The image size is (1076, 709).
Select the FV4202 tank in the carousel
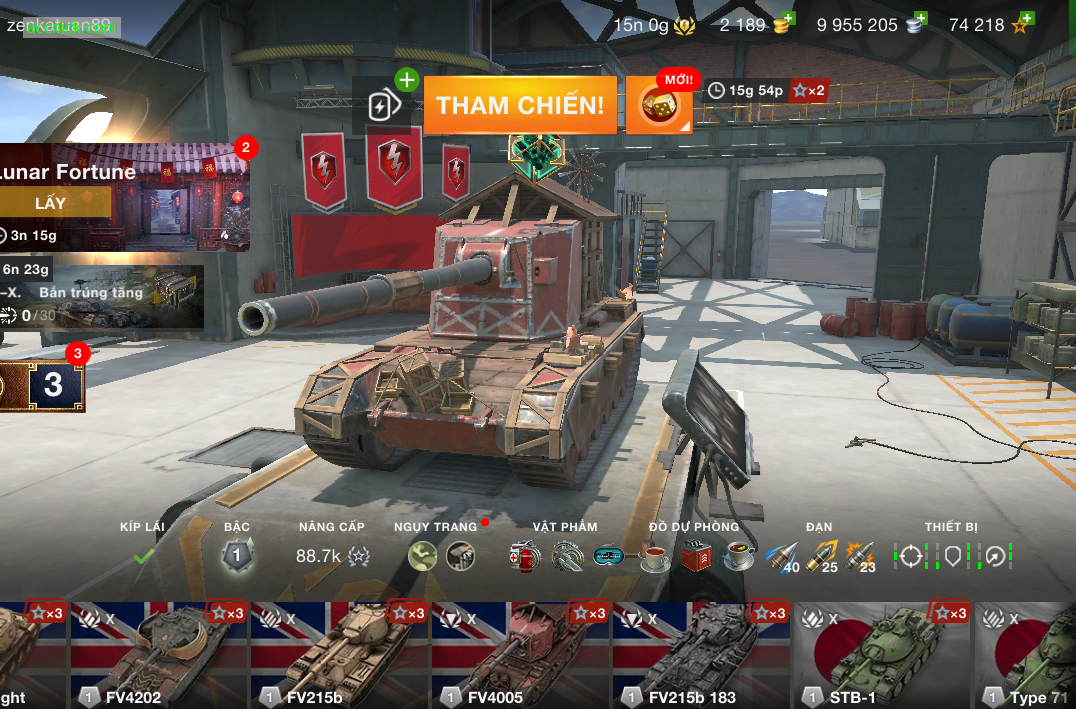tap(158, 655)
